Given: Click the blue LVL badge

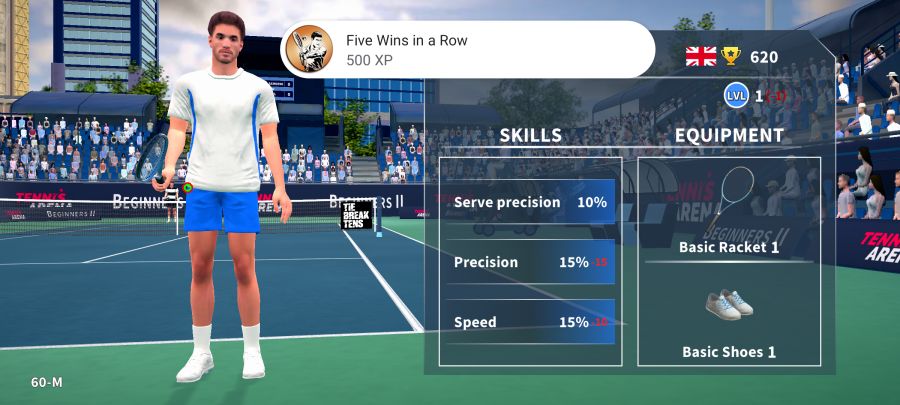Looking at the screenshot, I should (x=736, y=96).
